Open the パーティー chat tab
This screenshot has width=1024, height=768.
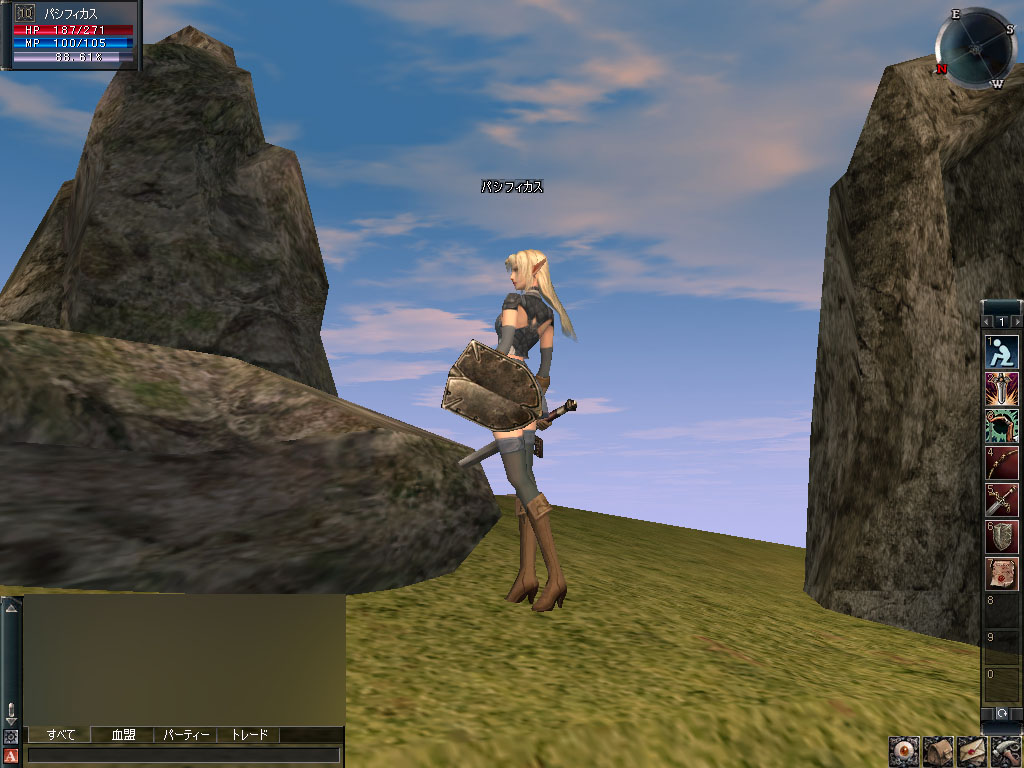[186, 735]
